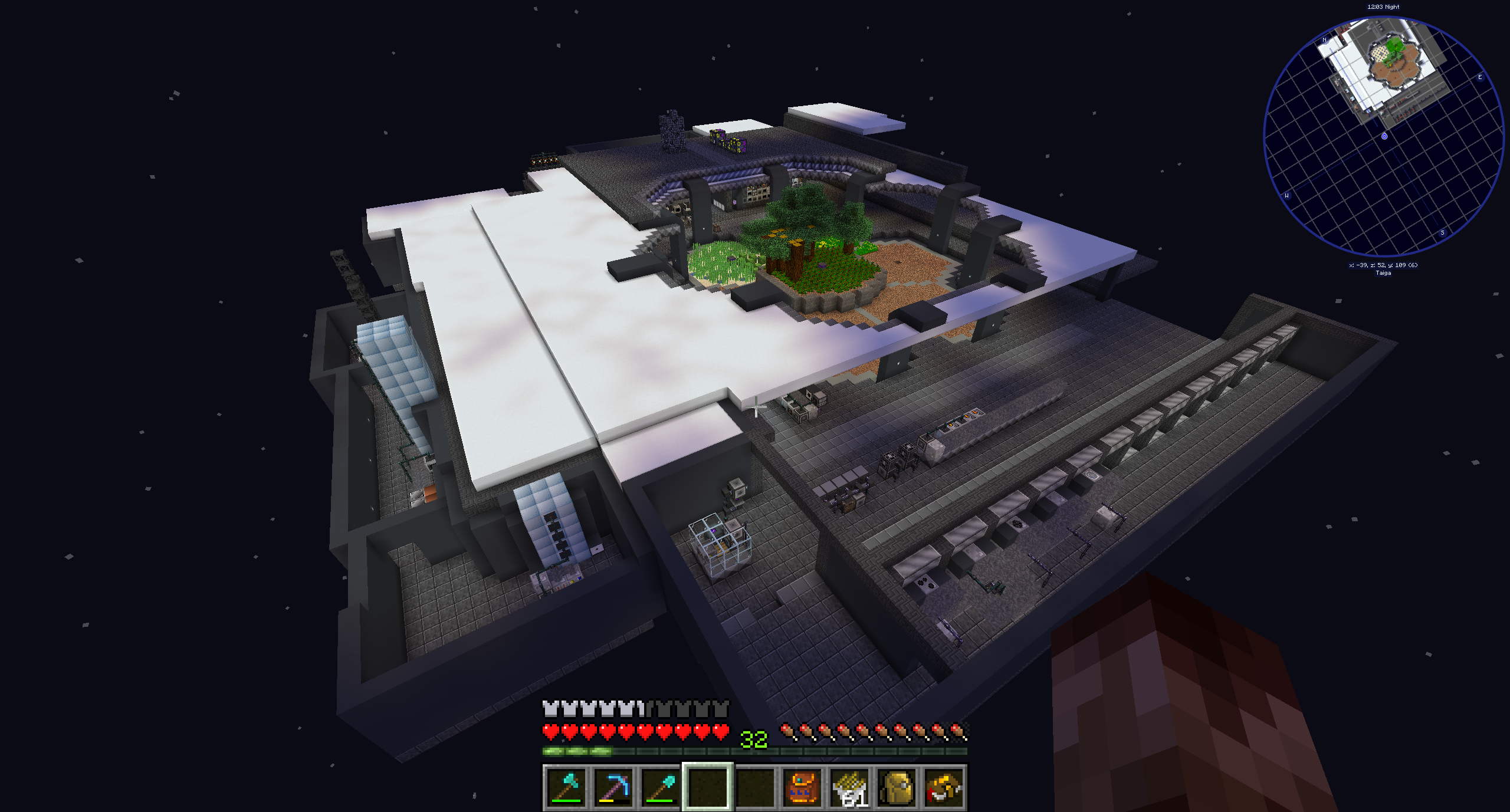Select the wheat stack of 61
This screenshot has width=1510, height=812.
(850, 787)
